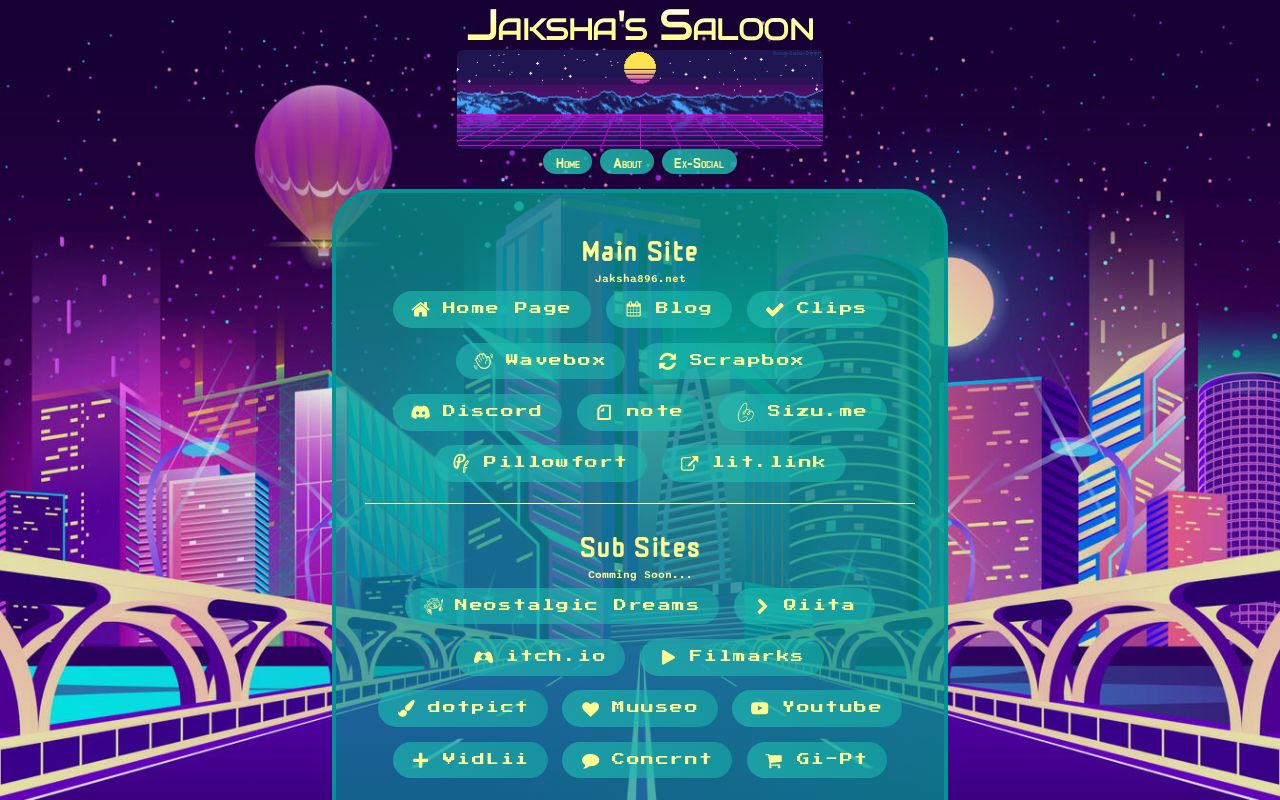Click the play triangle on Filmarks
Viewport: 1280px width, 800px height.
[667, 656]
